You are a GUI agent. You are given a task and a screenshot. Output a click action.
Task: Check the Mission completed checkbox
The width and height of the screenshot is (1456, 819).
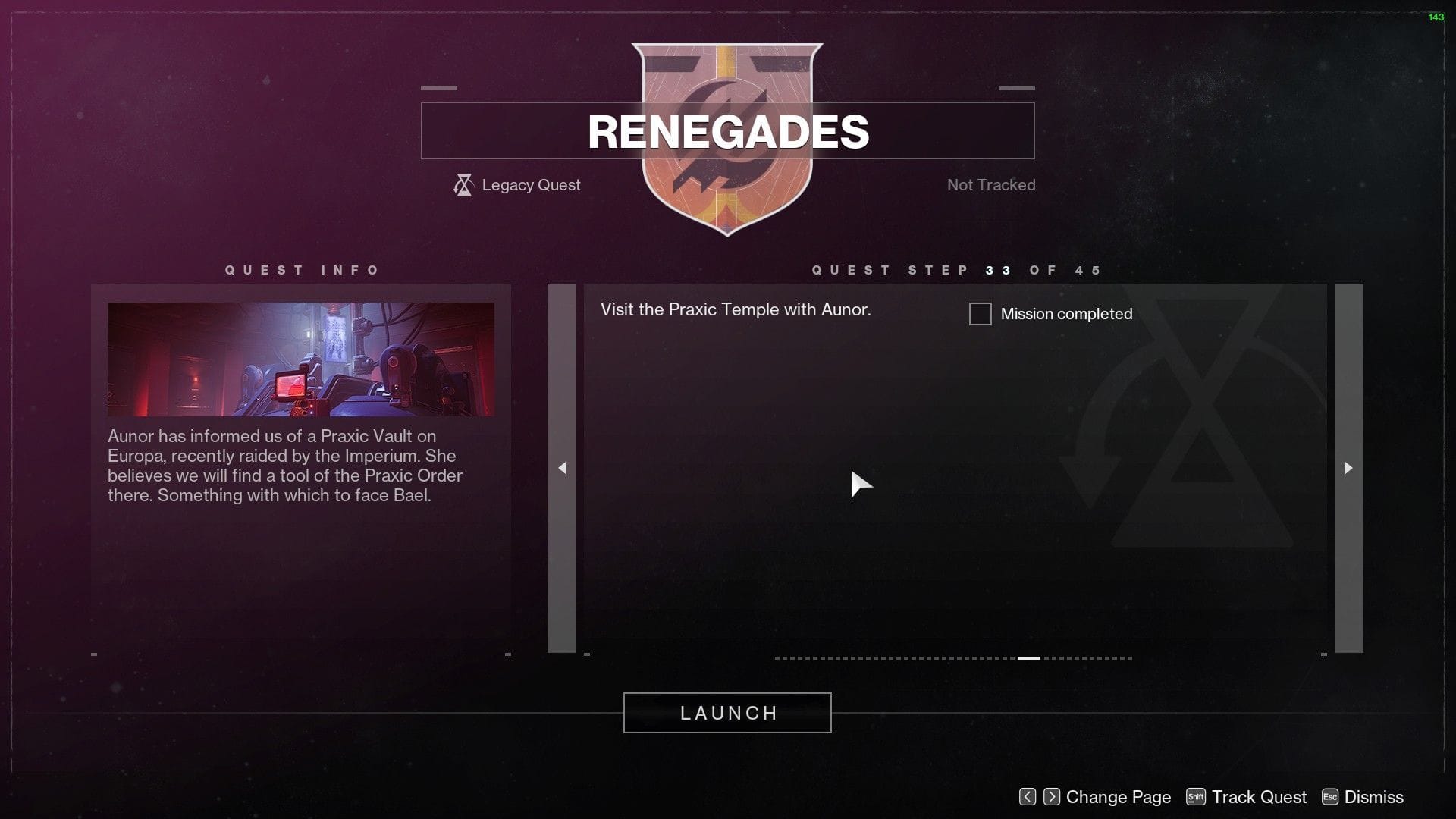coord(979,314)
